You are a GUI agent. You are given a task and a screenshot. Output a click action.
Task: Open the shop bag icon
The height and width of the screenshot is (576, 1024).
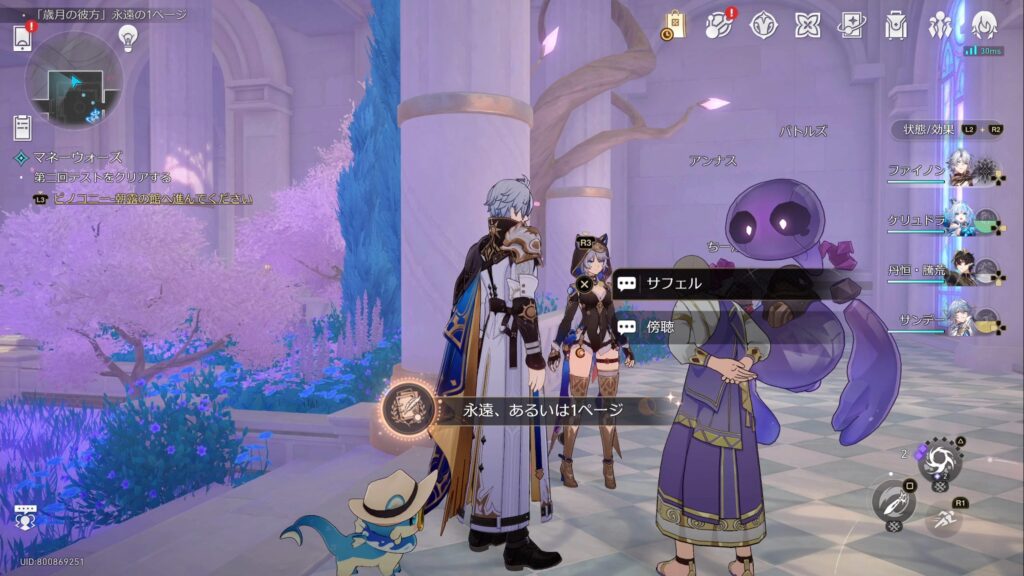pos(674,24)
